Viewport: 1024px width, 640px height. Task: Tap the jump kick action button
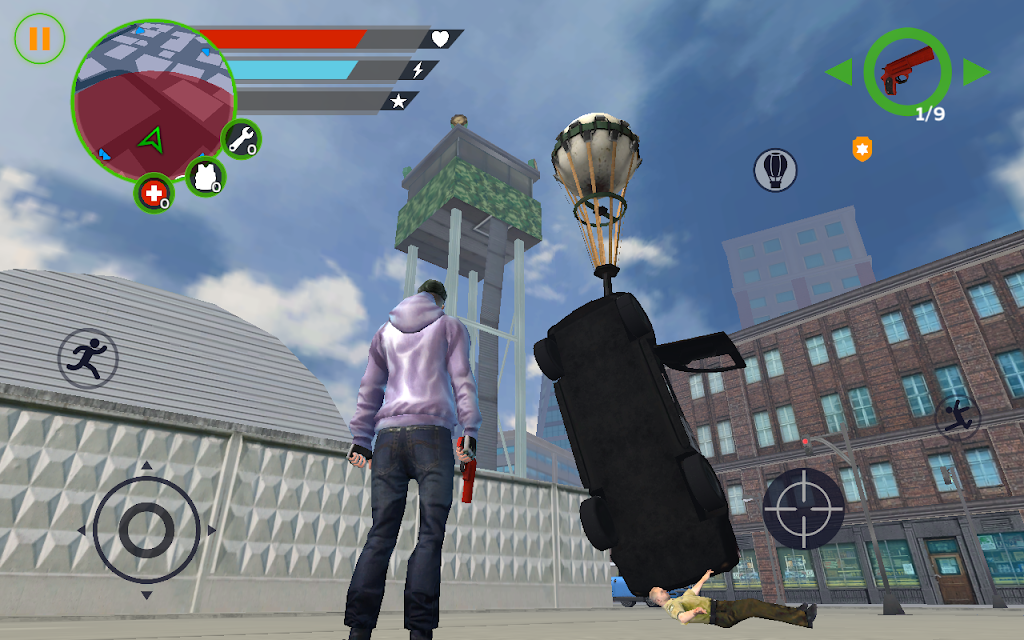(x=957, y=416)
